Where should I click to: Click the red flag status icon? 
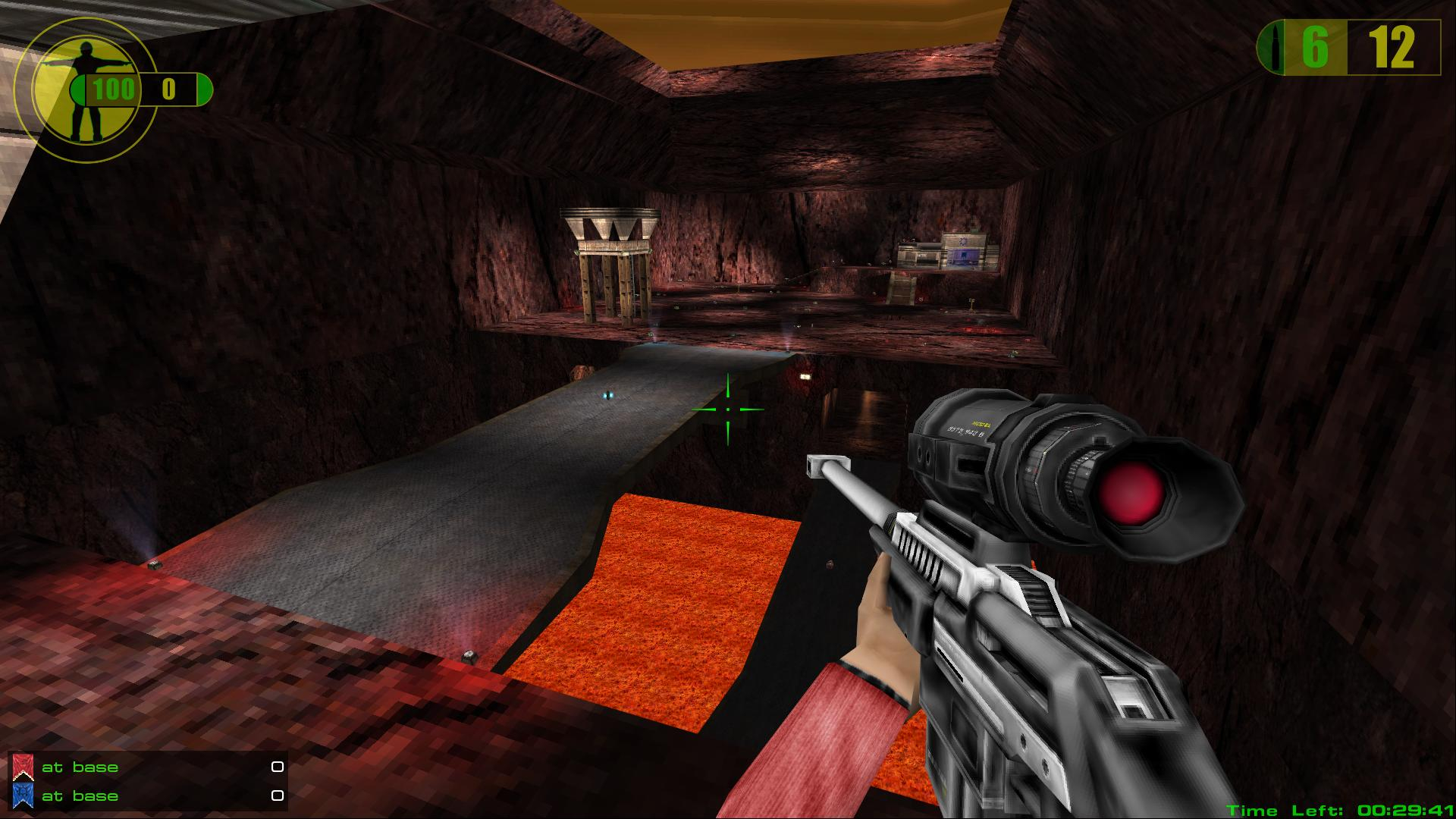pos(23,767)
